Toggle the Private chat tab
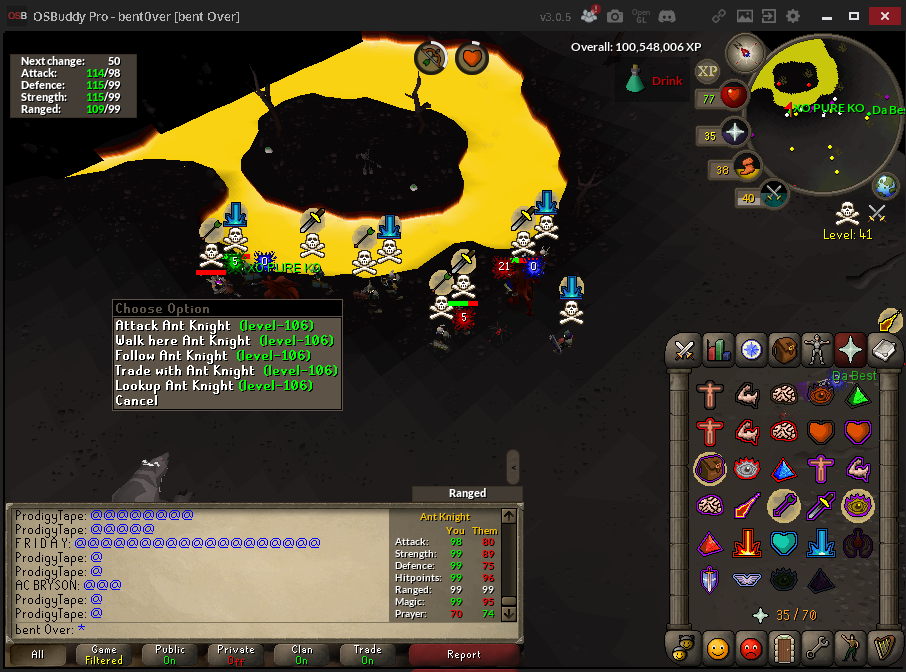 tap(236, 655)
